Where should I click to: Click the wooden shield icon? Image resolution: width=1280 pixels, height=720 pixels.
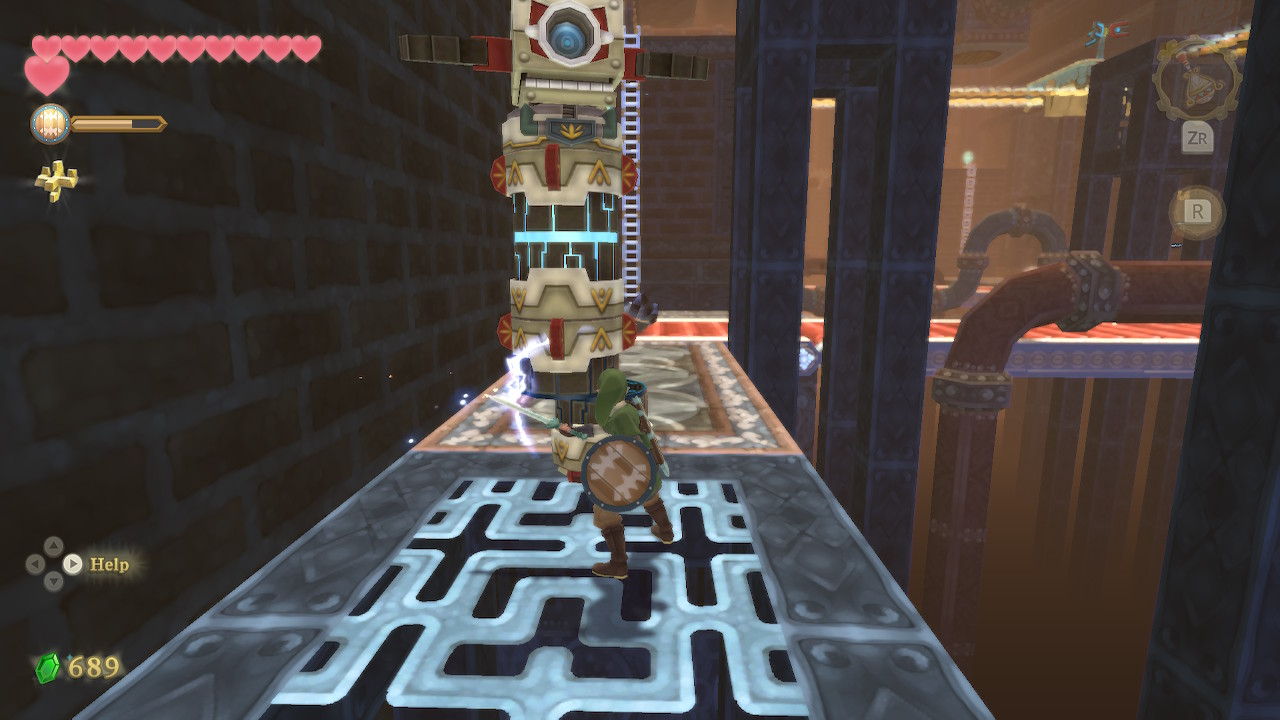50,124
